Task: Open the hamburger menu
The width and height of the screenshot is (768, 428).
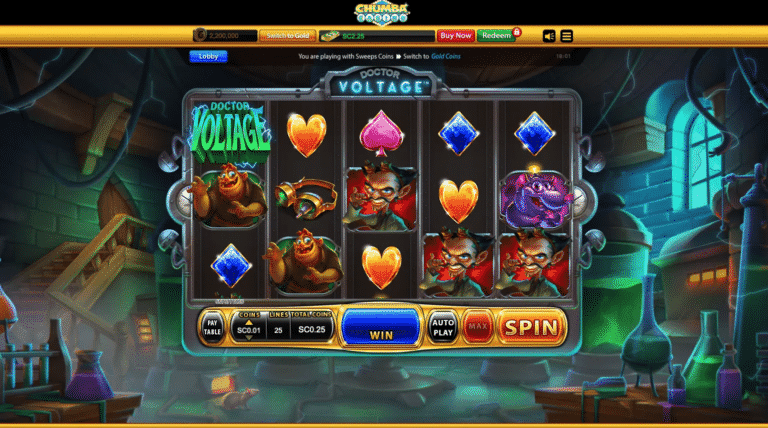Action: (x=567, y=36)
